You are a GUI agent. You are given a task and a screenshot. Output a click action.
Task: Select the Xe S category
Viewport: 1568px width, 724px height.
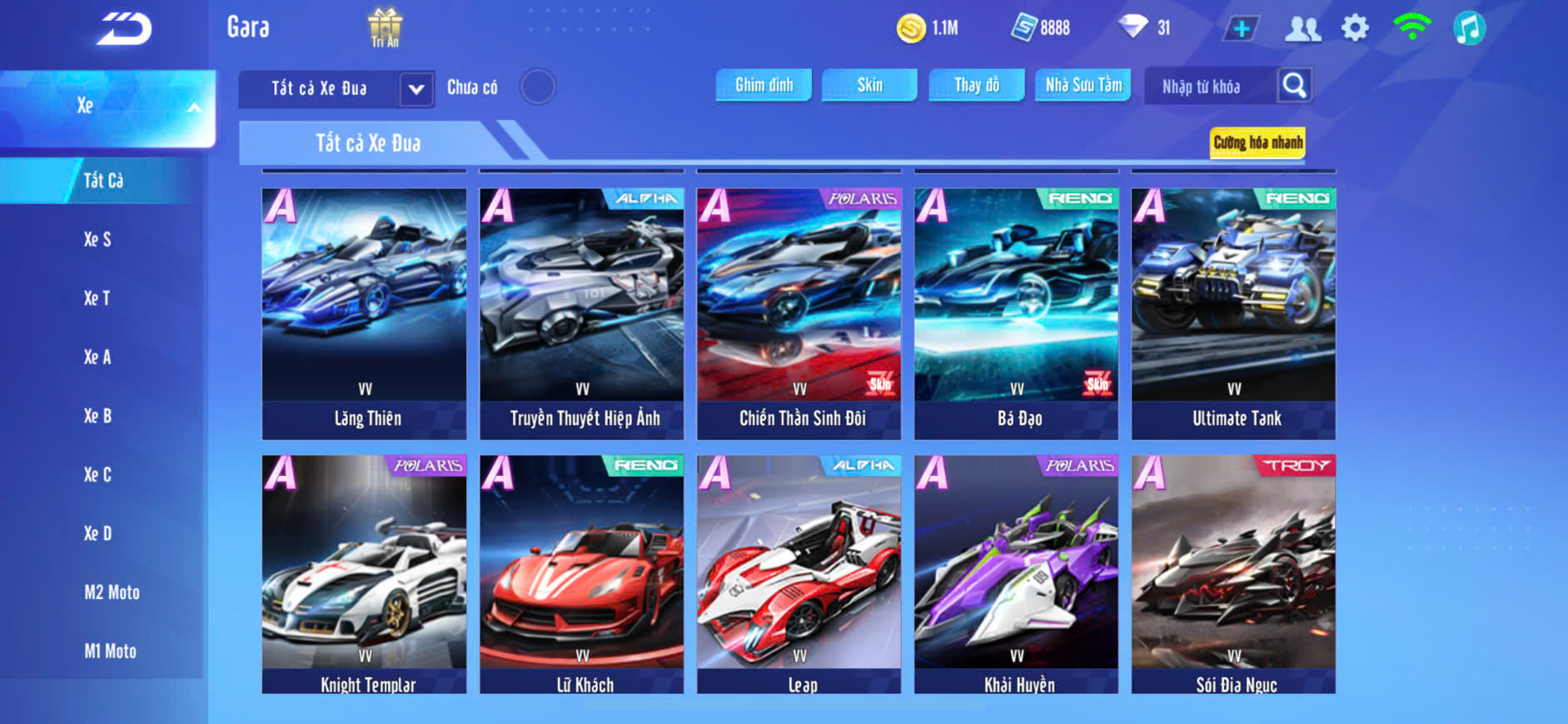tap(97, 240)
